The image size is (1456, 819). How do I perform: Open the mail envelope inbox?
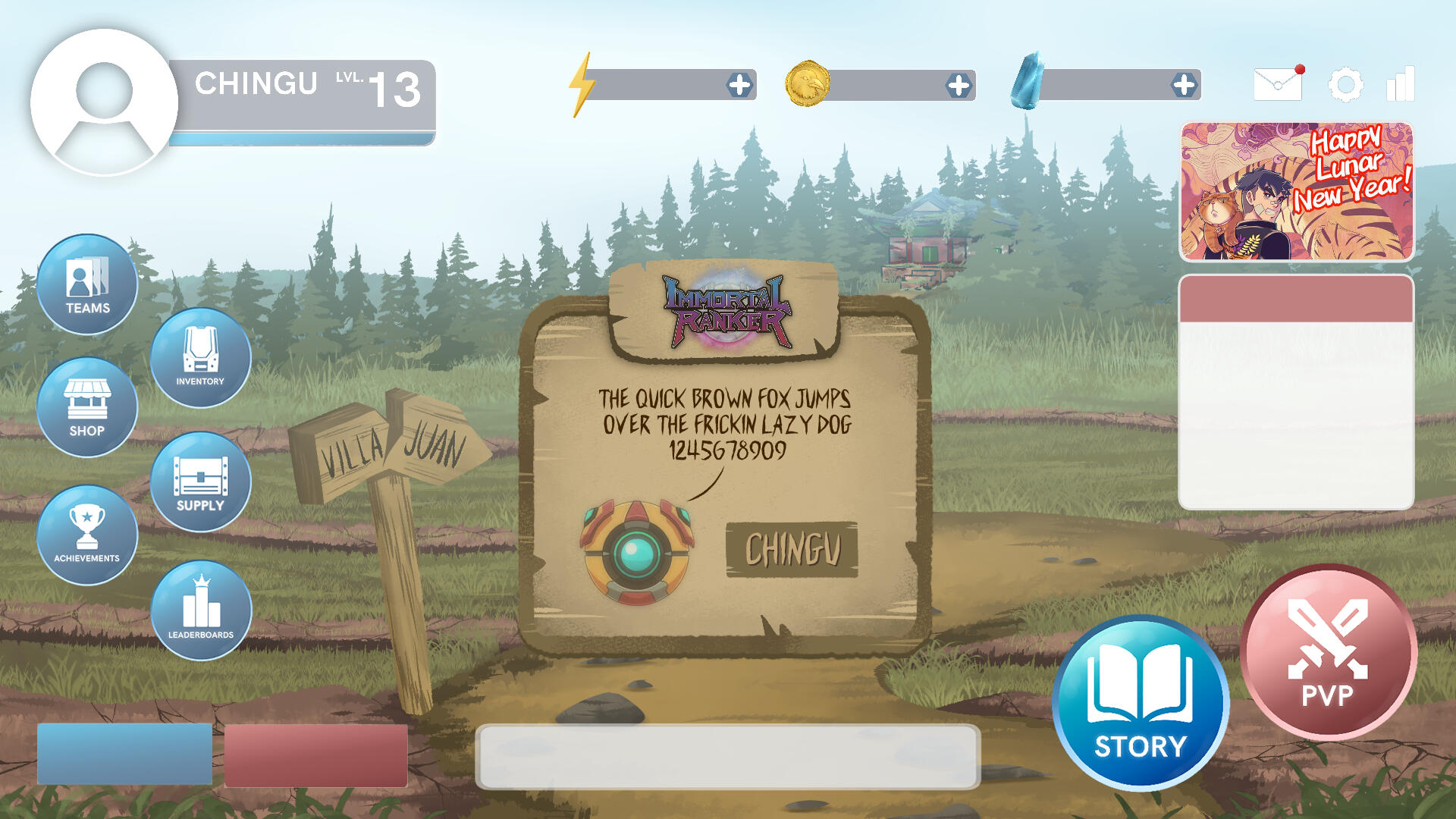[x=1279, y=83]
